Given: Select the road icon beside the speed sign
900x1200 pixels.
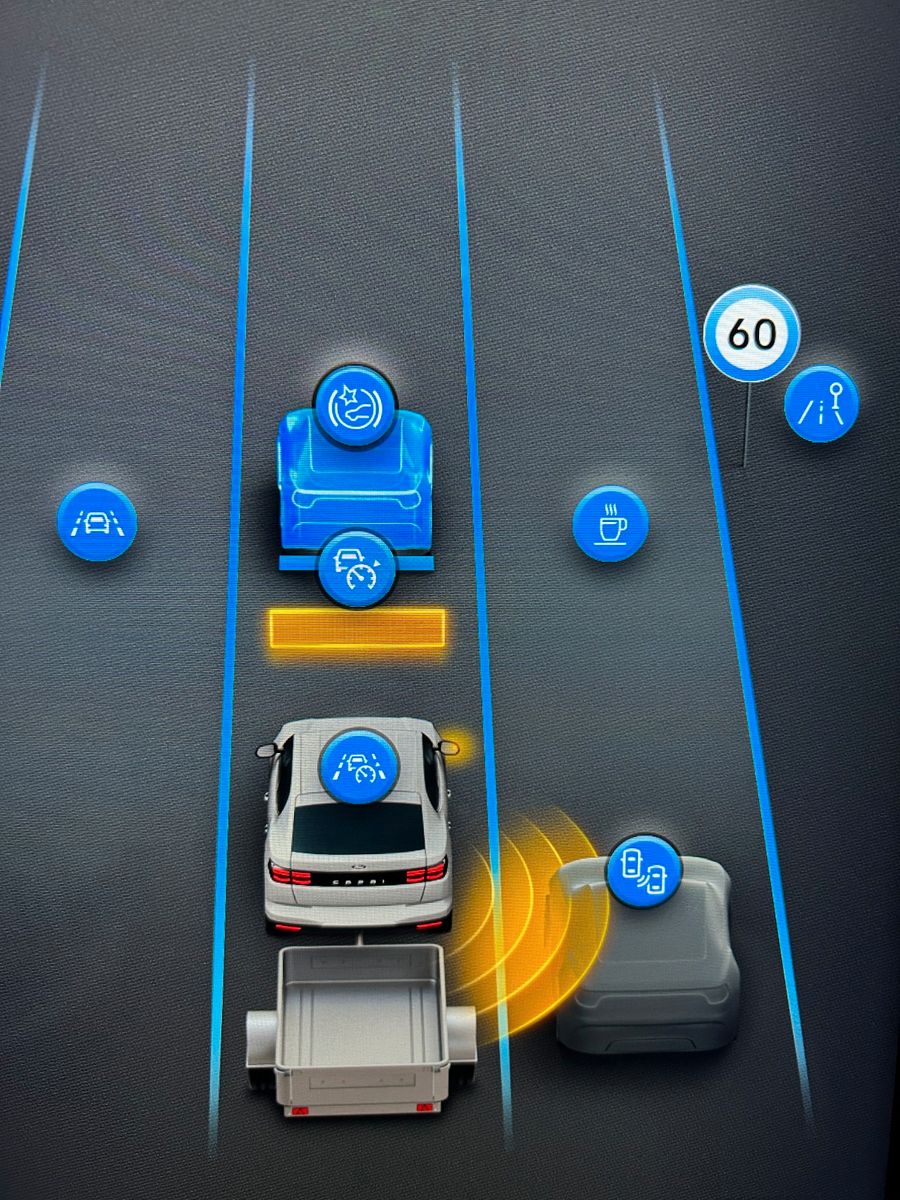Looking at the screenshot, I should tap(821, 404).
